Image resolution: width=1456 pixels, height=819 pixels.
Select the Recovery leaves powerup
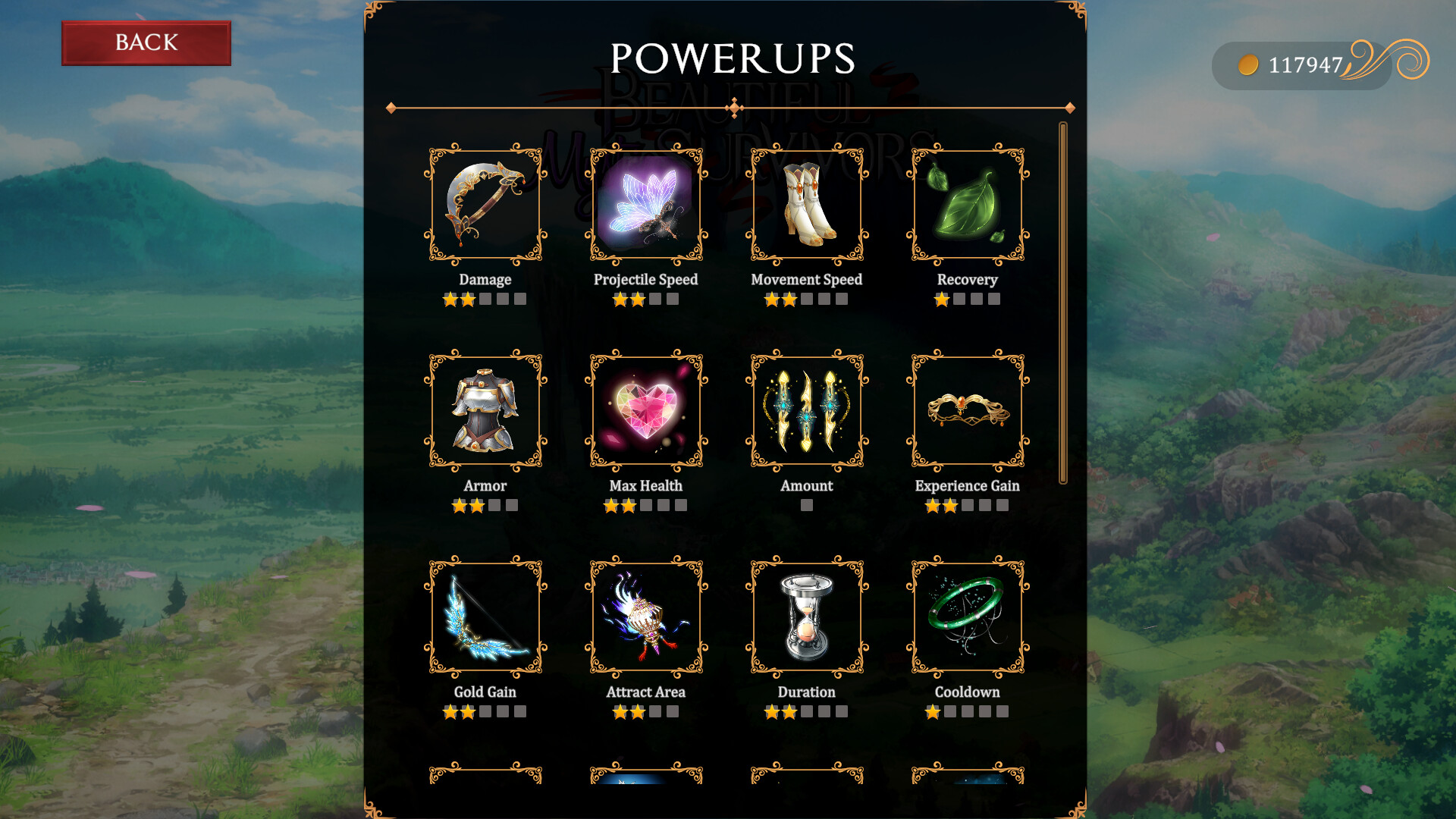[x=967, y=205]
